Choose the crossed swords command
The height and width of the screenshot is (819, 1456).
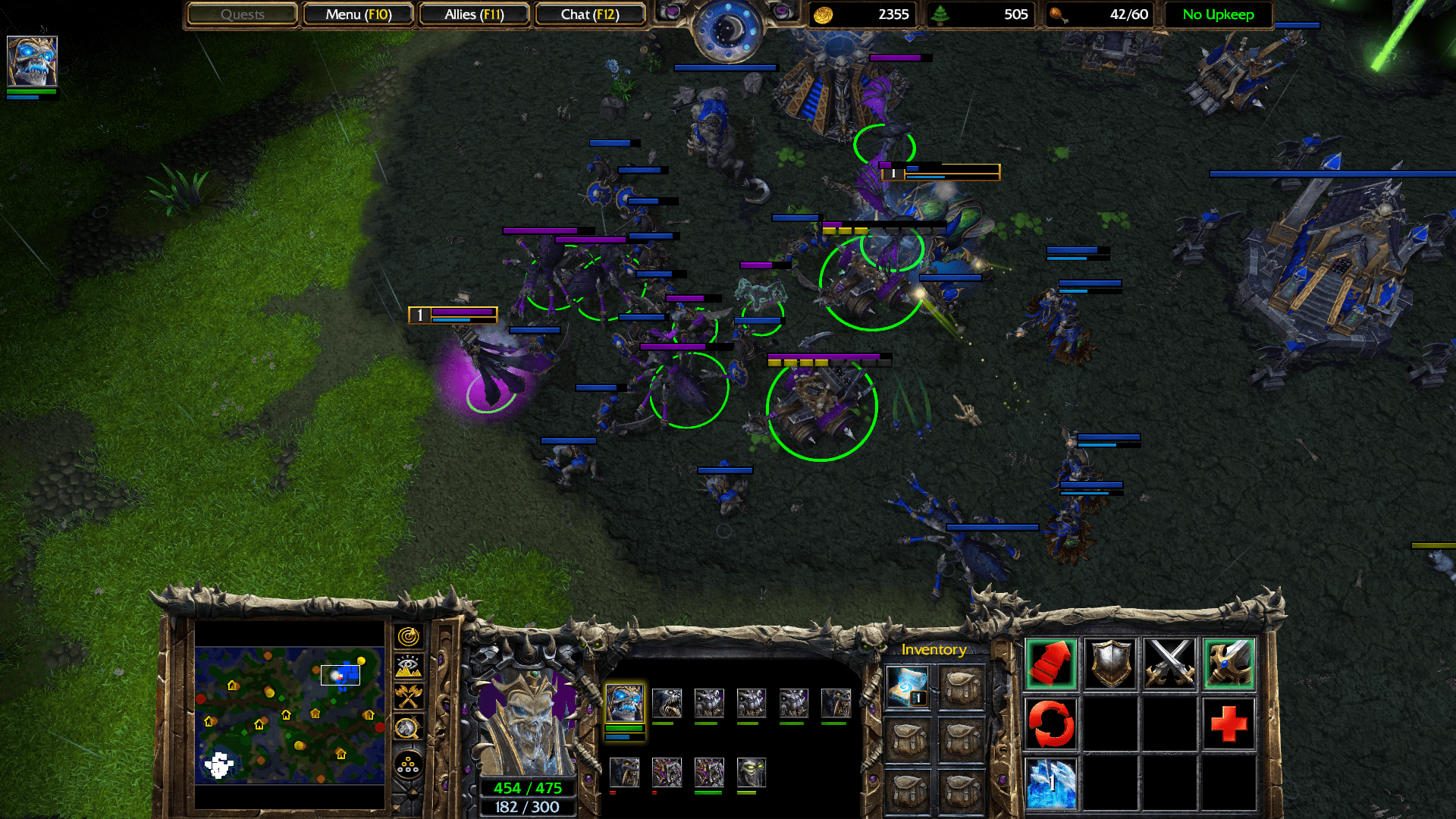click(x=1169, y=664)
